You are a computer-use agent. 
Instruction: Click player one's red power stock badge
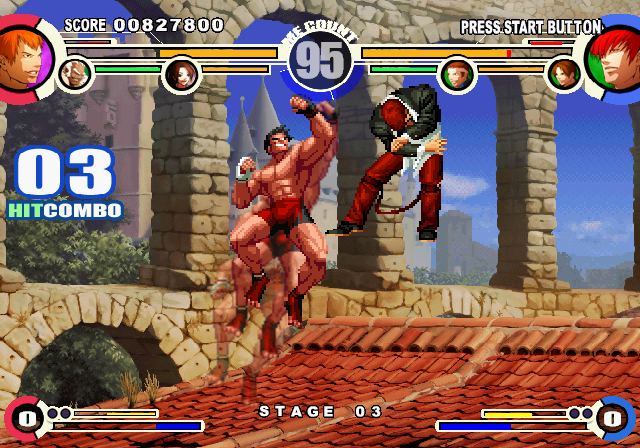(27, 416)
